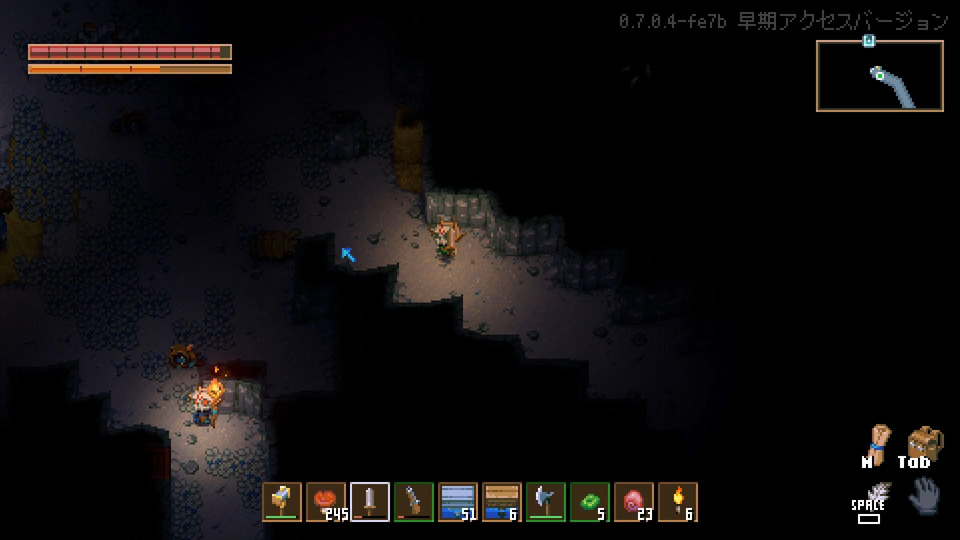Screen dimensions: 960x540
Task: Click the minimap in the corner
Action: (879, 76)
